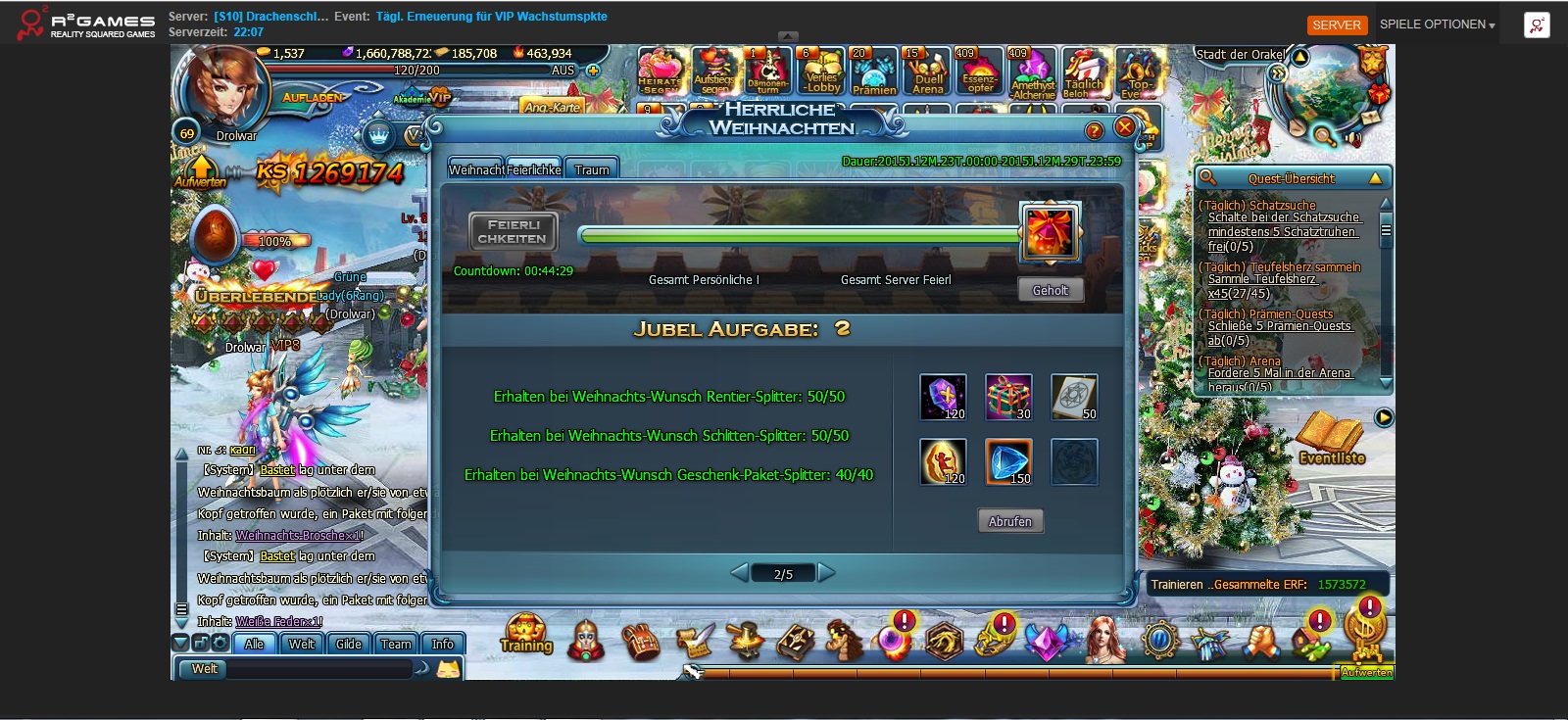Close the Herrliche Weihnachten window
The width and height of the screenshot is (1568, 720).
coord(1125,127)
